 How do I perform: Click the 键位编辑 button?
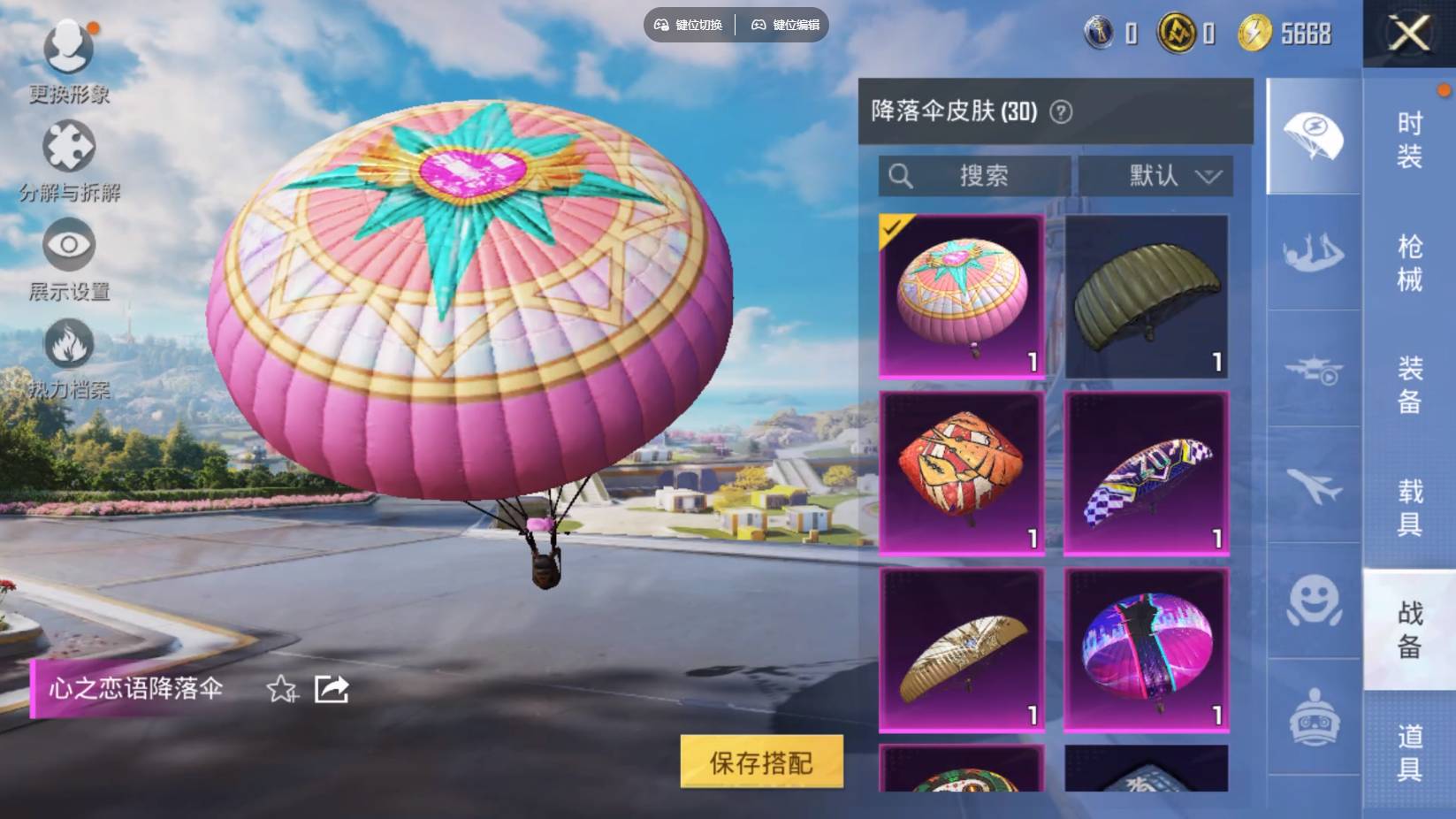(x=785, y=26)
